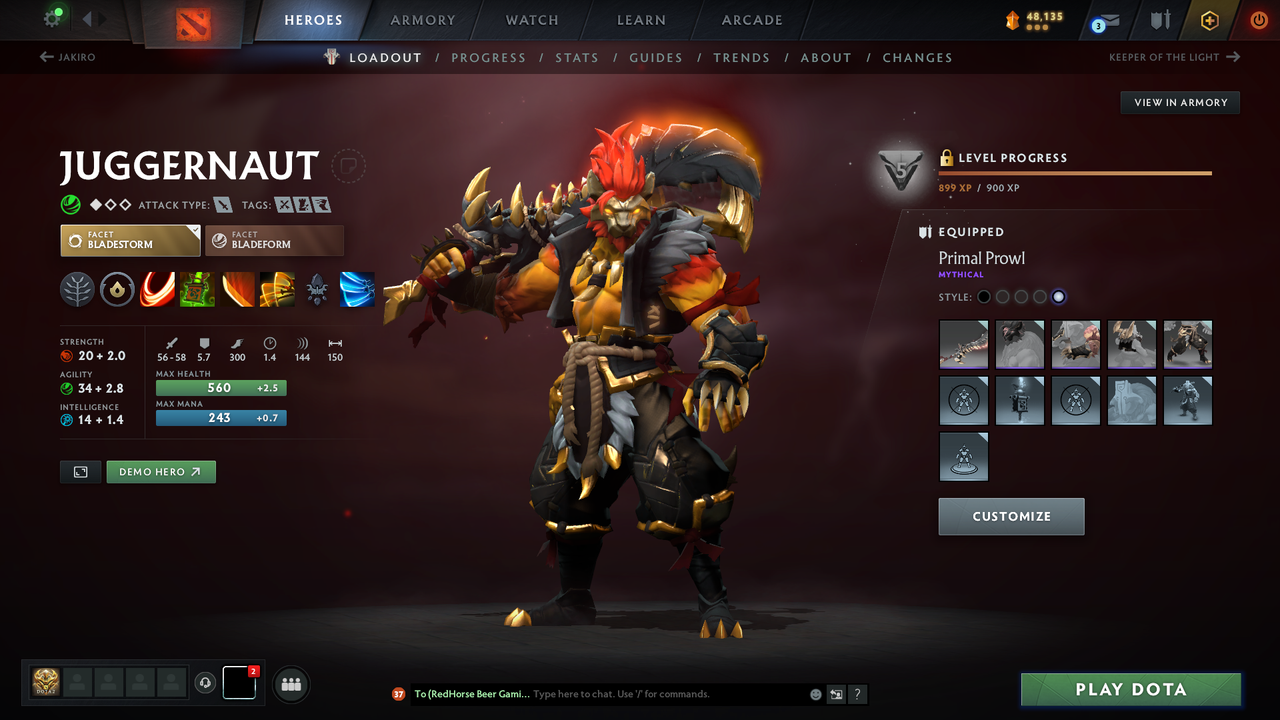Screen dimensions: 1280x720
Task: Open the Healing Ward ability icon
Action: tap(197, 290)
